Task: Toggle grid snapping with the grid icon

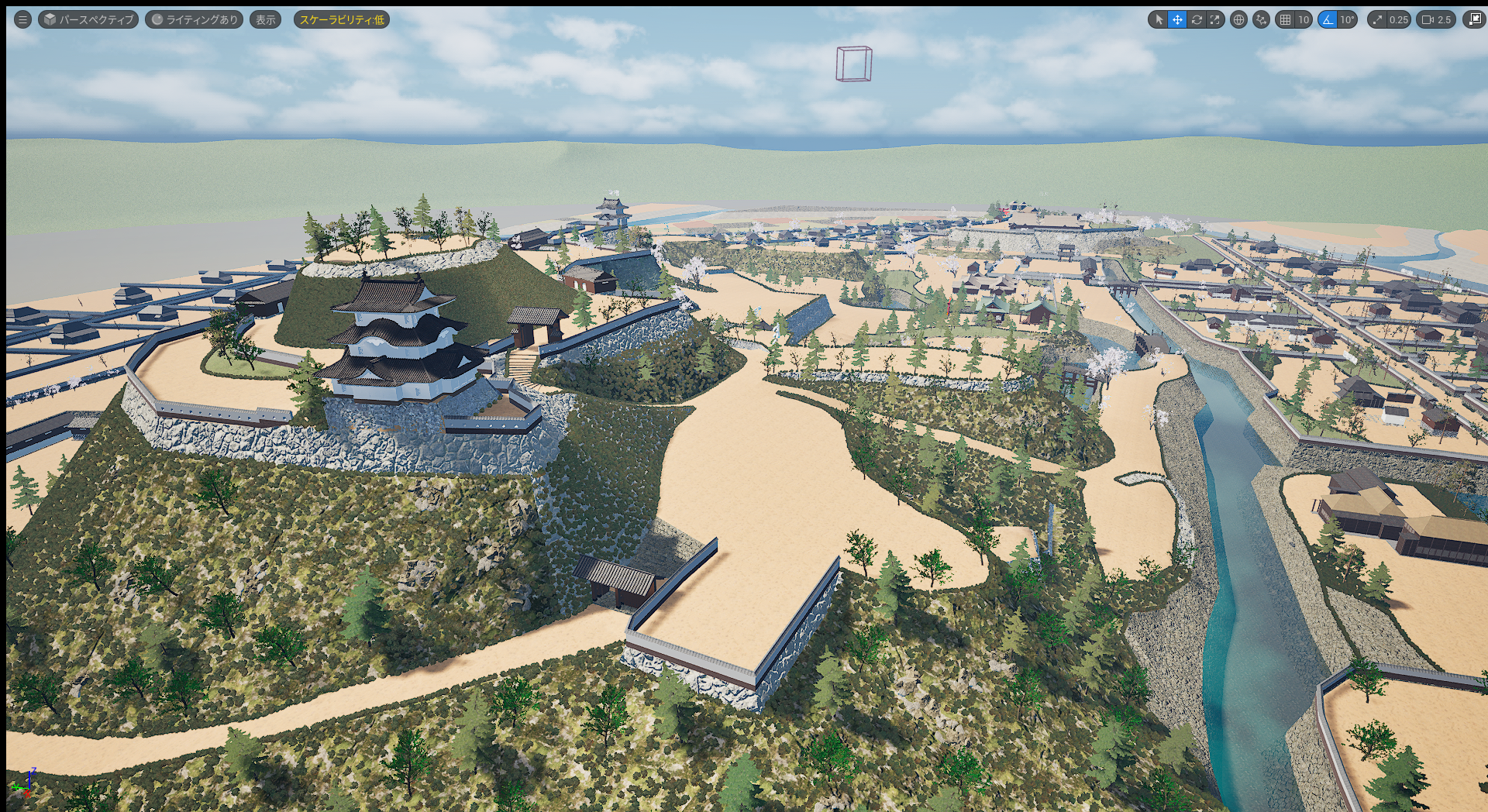Action: click(x=1286, y=19)
